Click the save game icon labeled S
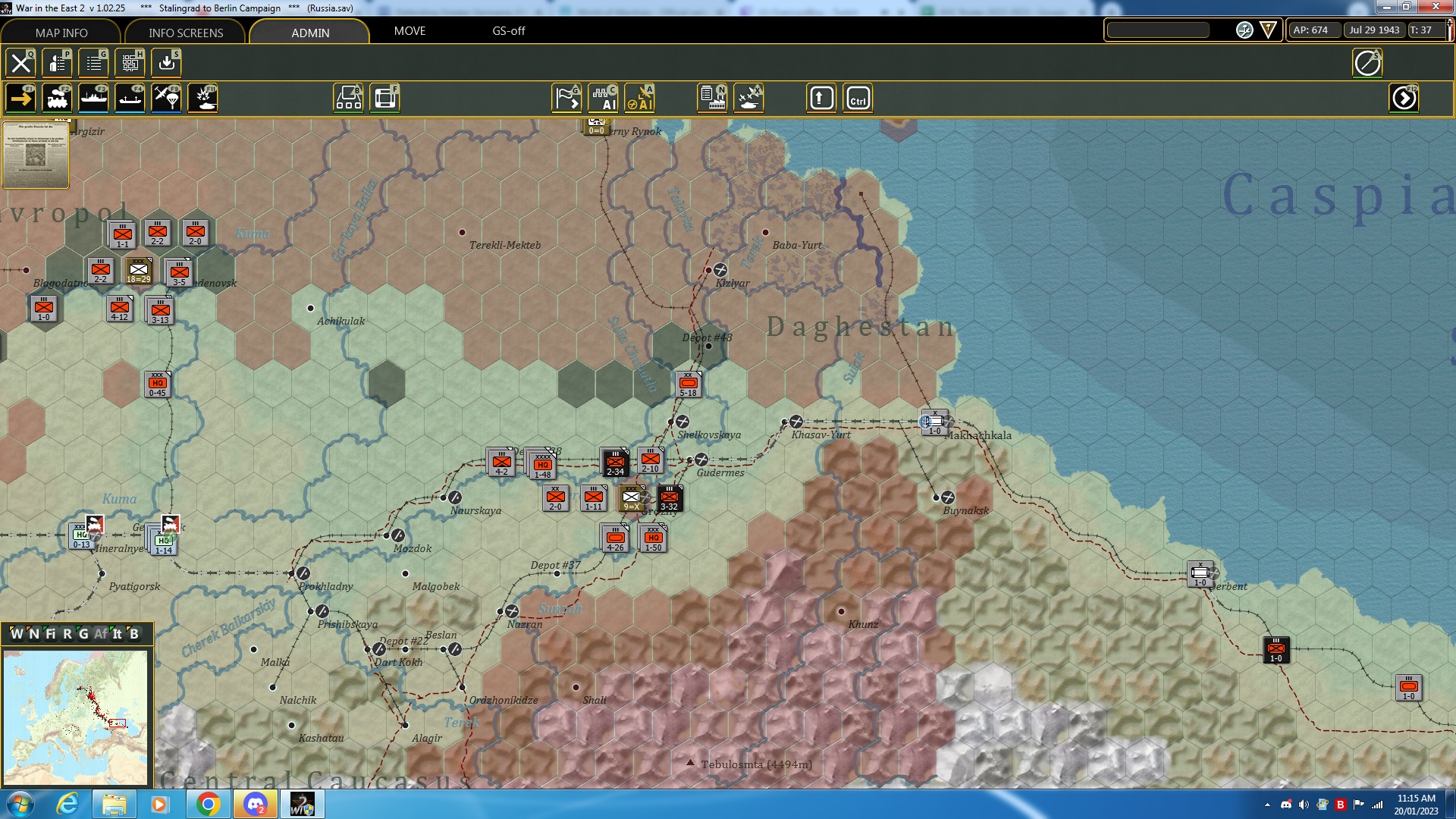 pyautogui.click(x=166, y=63)
